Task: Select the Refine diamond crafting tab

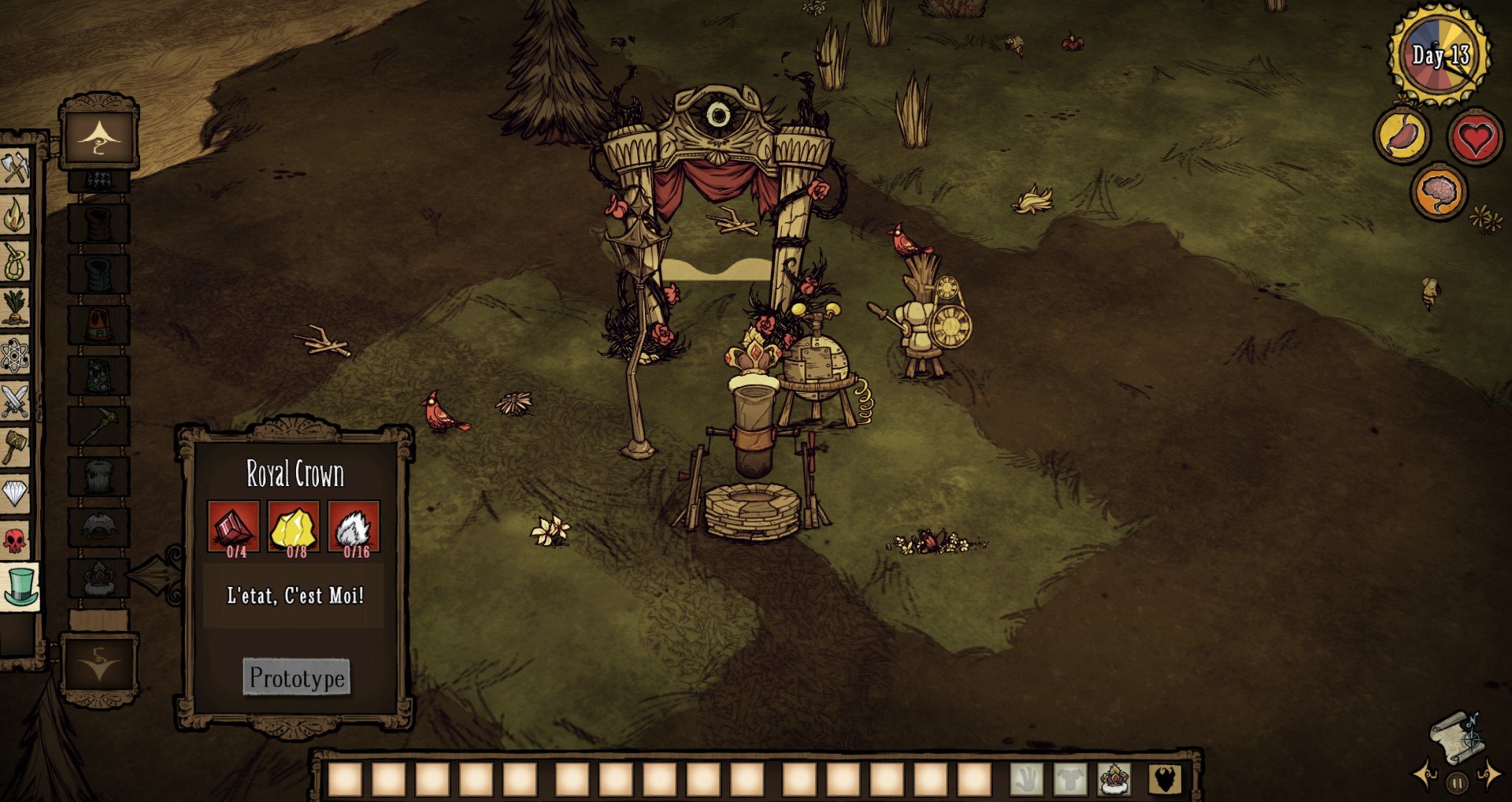Action: (x=14, y=494)
